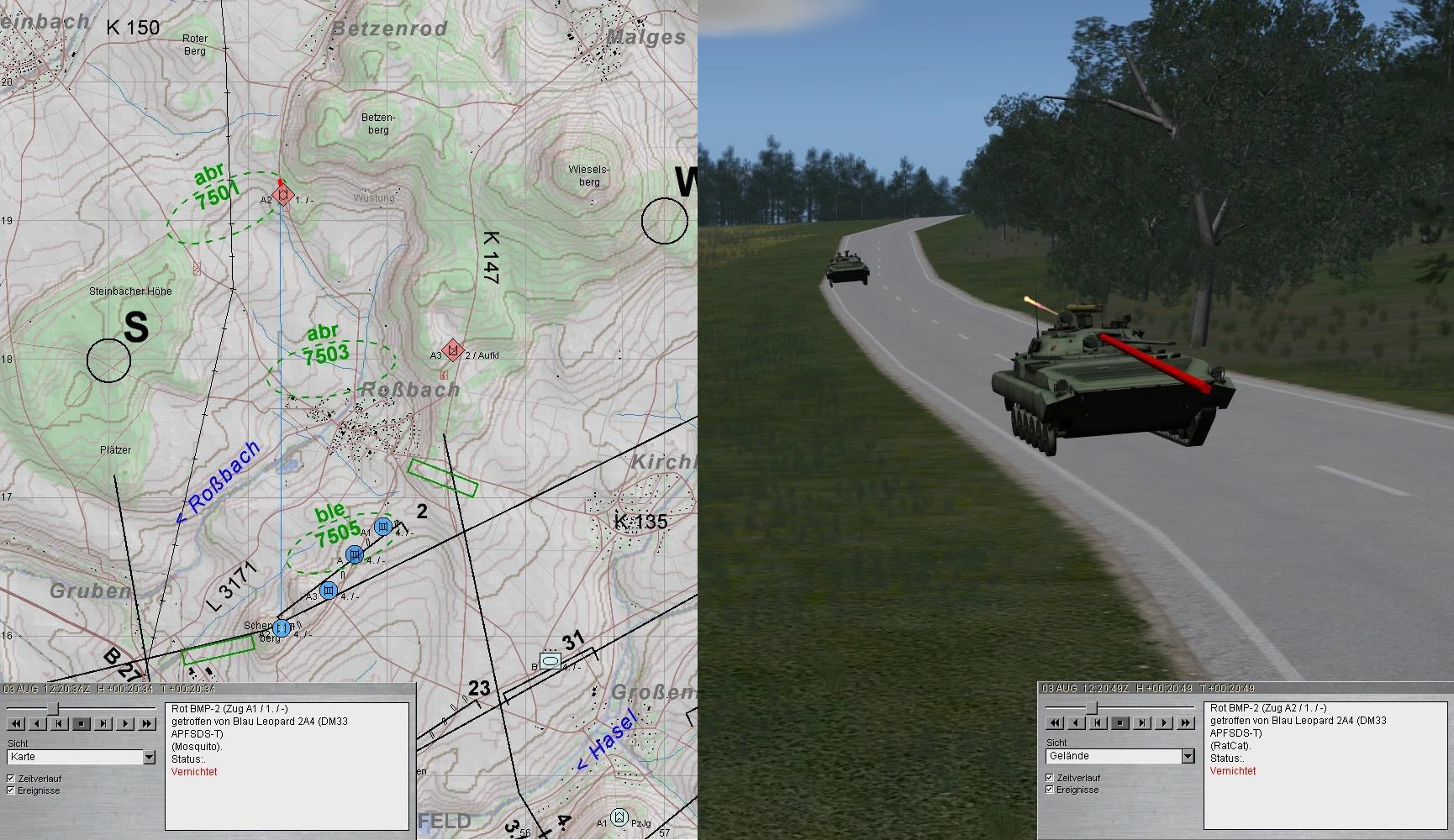This screenshot has width=1454, height=840.
Task: Click the timeline slider handle in Gelände panel
Action: click(1091, 707)
